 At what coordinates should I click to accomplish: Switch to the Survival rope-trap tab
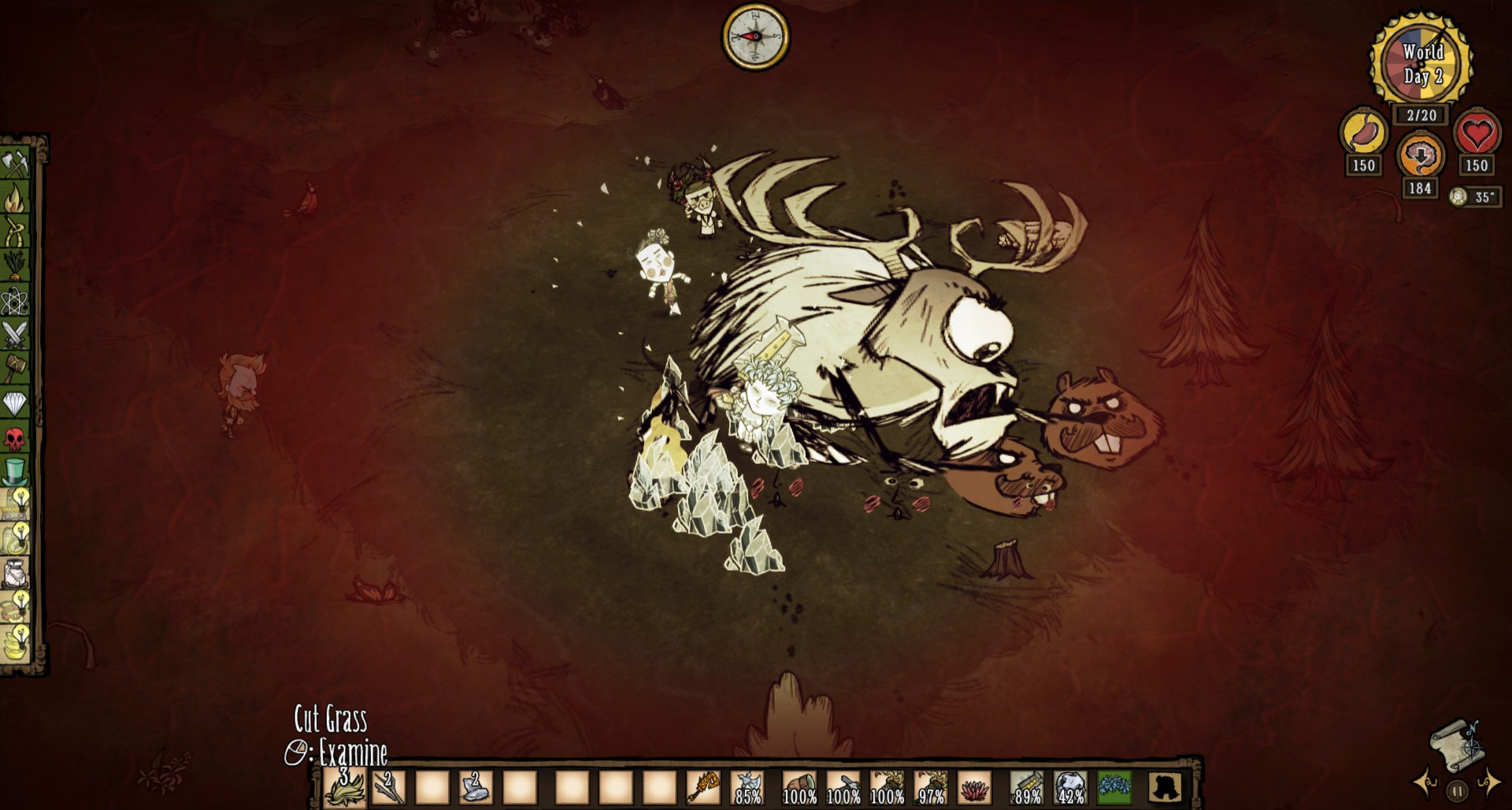(16, 232)
